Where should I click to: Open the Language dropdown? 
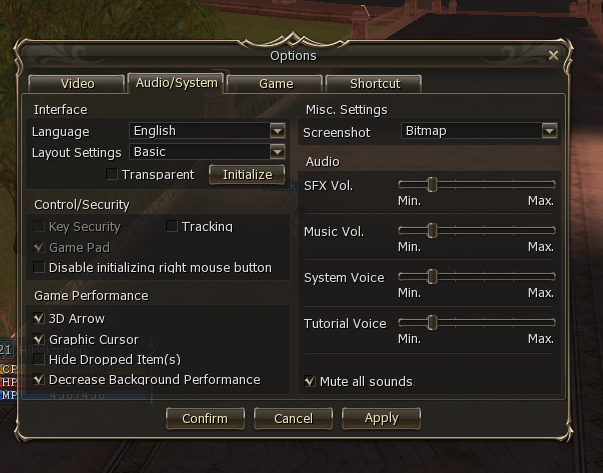277,131
